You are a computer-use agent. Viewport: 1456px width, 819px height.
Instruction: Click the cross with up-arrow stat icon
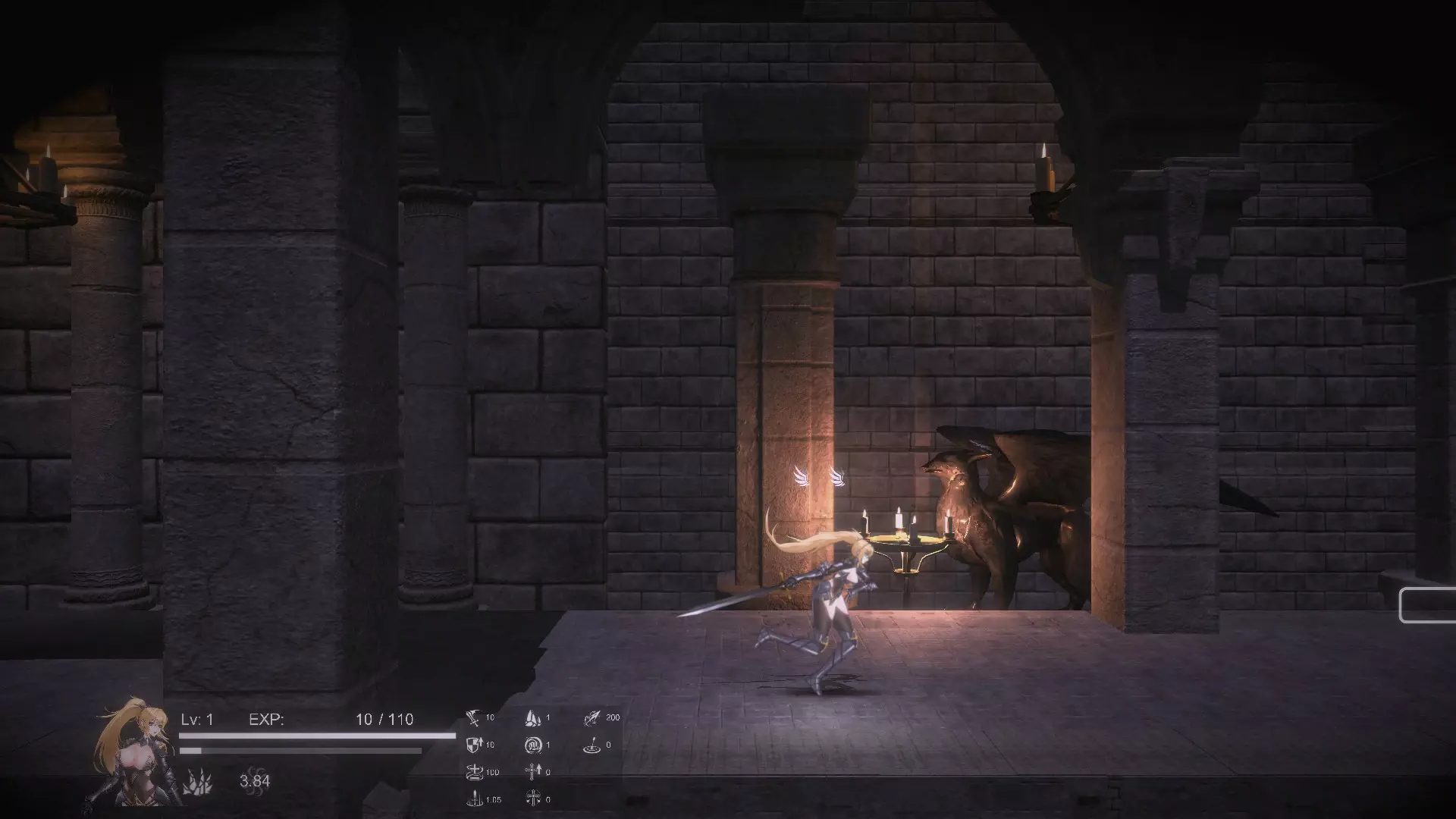(532, 772)
